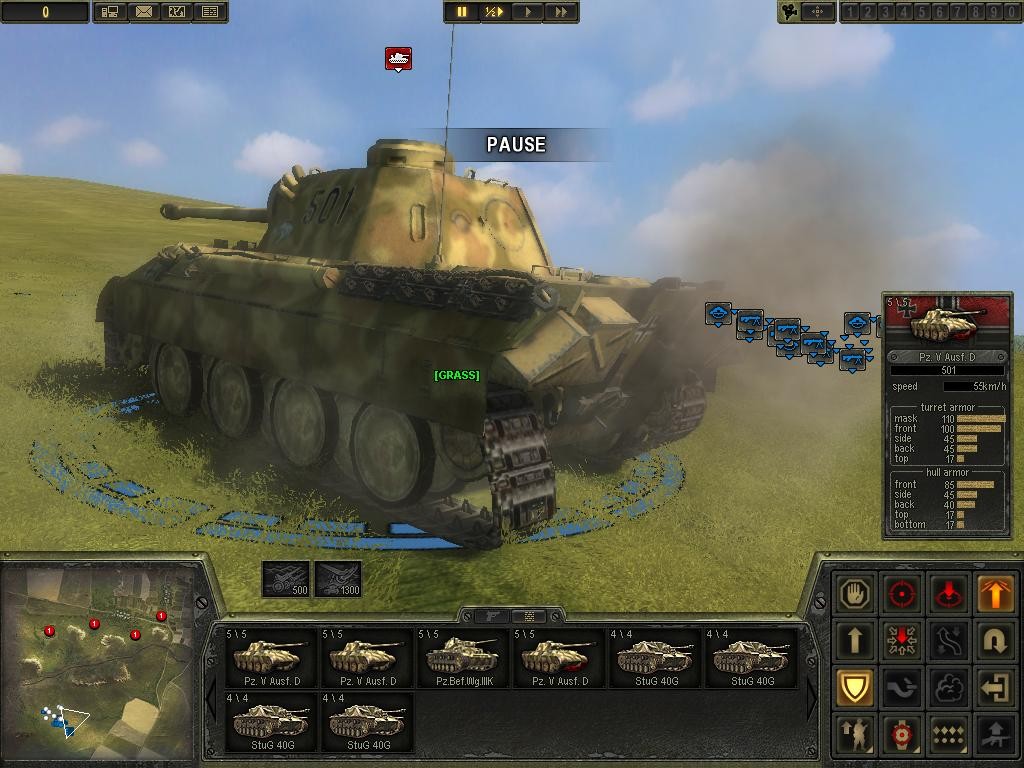This screenshot has width=1024, height=768.
Task: Activate fast-forward game speed
Action: (x=561, y=12)
